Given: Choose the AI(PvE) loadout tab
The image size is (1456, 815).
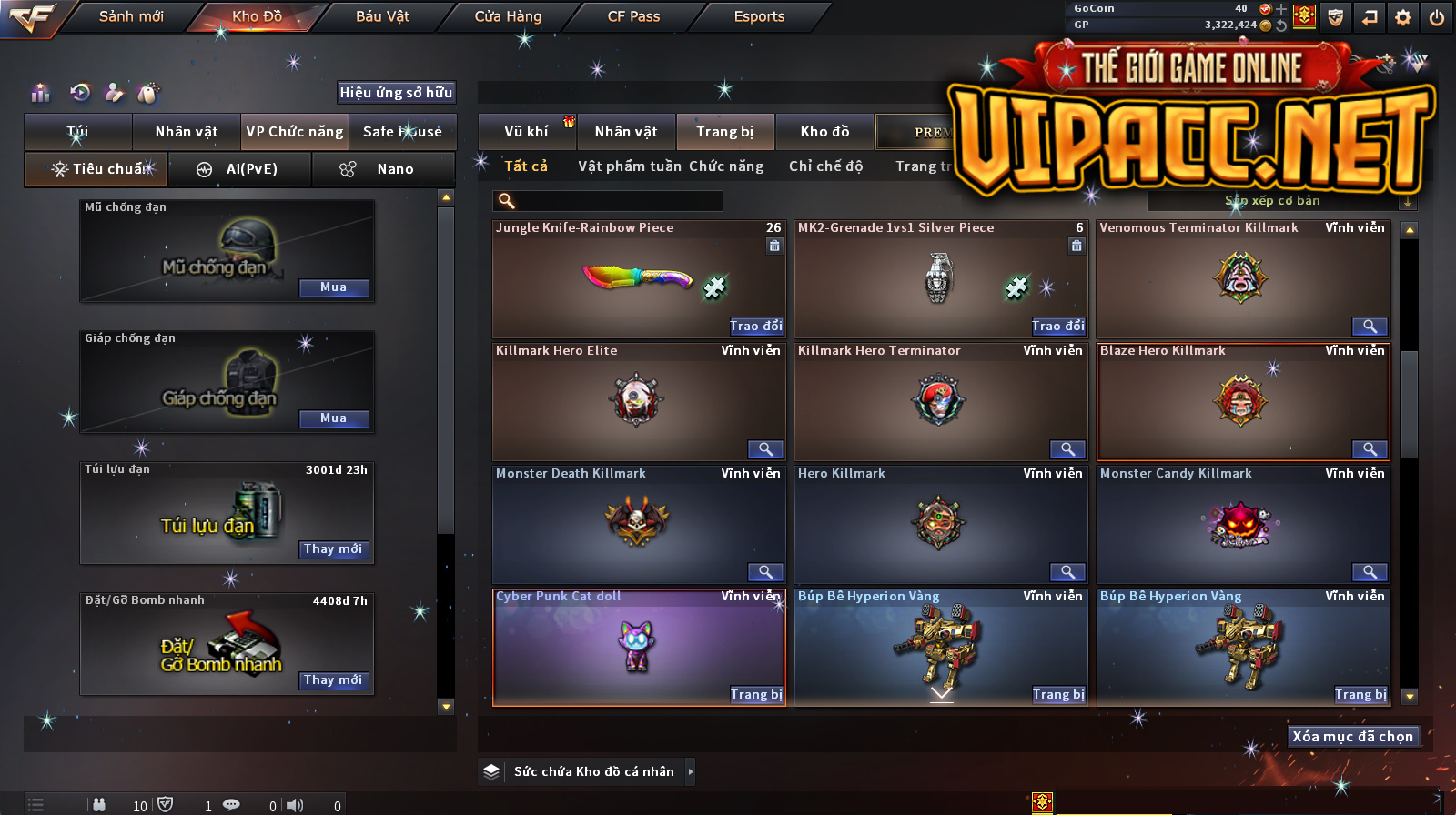Looking at the screenshot, I should point(240,169).
